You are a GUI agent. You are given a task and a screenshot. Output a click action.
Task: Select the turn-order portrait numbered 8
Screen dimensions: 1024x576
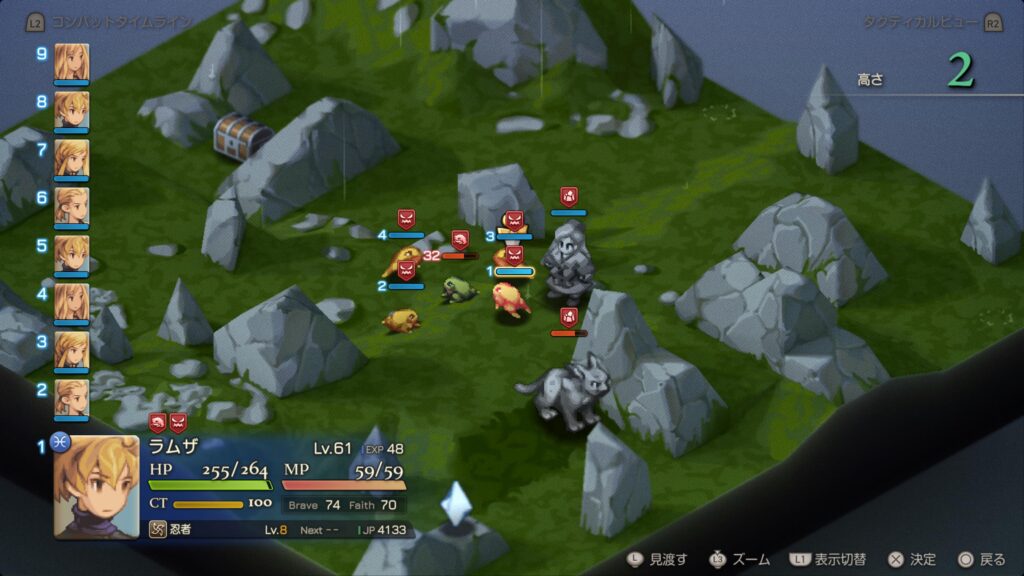click(x=71, y=110)
